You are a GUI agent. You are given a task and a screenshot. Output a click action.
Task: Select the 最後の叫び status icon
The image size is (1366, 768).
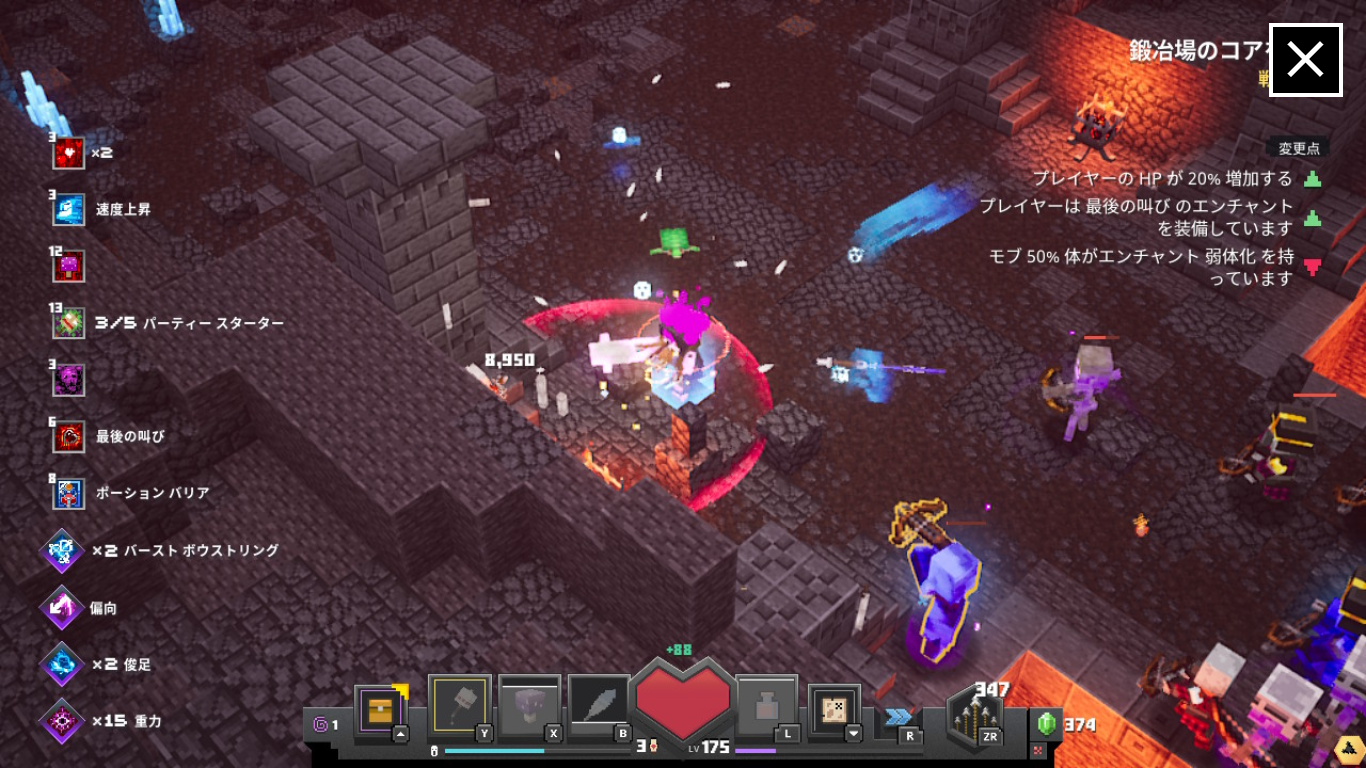coord(69,436)
